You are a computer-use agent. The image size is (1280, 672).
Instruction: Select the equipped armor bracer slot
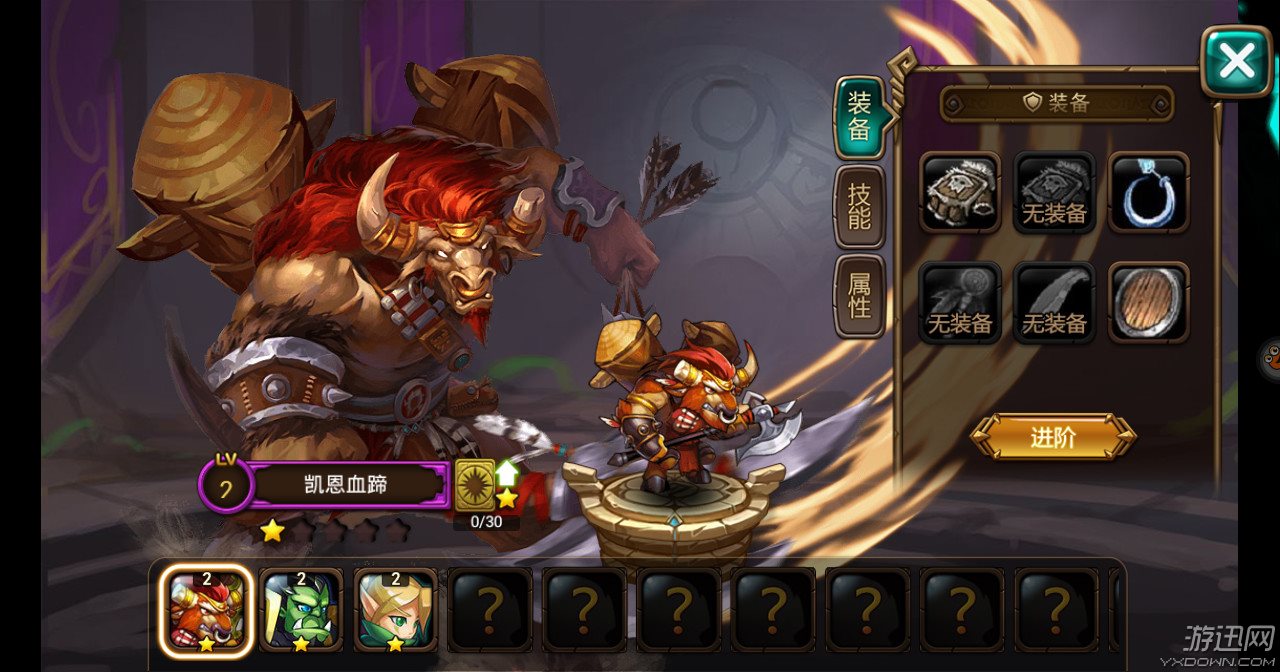[x=960, y=192]
